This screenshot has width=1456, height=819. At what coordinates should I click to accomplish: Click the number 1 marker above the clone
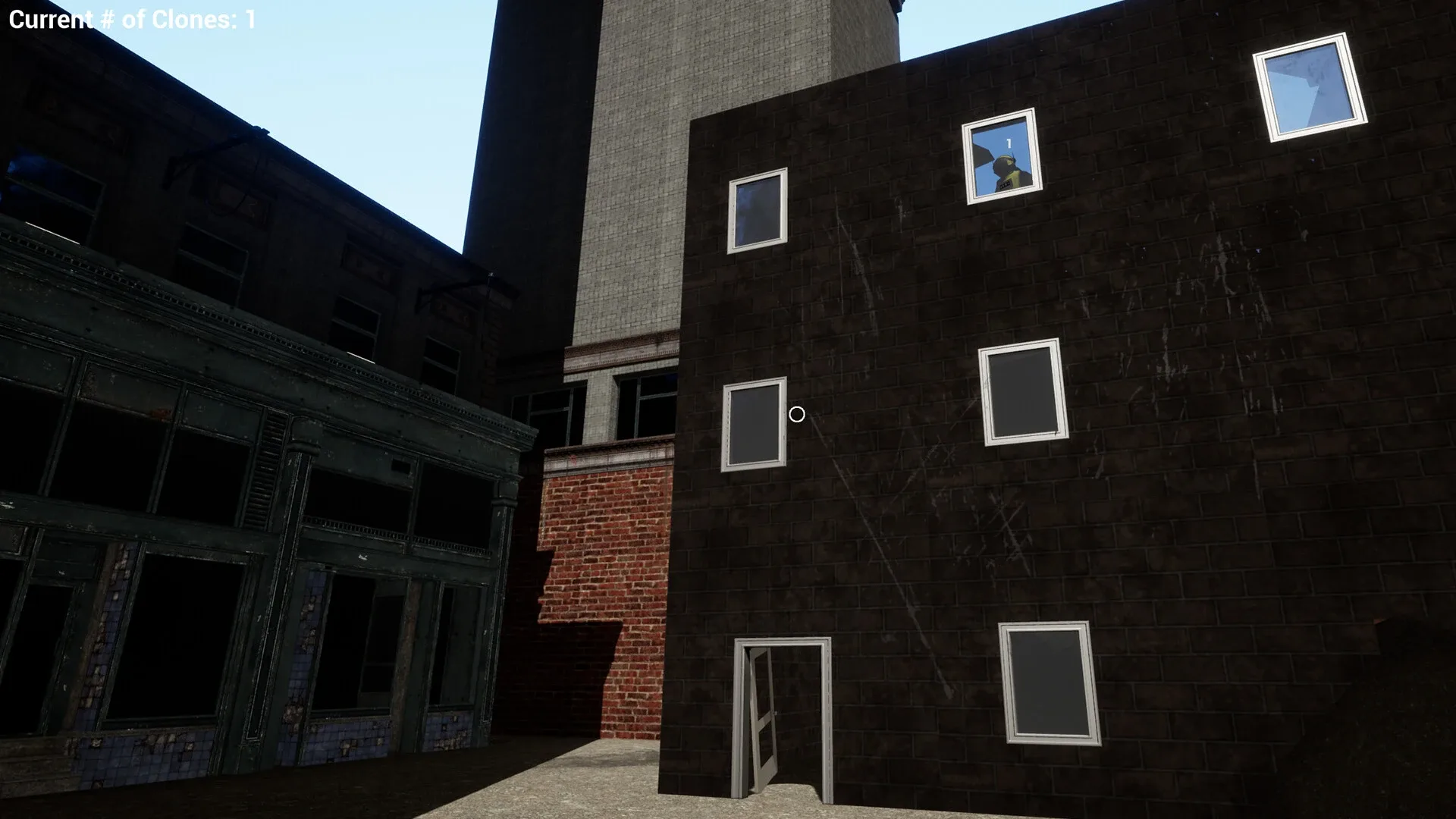(x=1009, y=143)
